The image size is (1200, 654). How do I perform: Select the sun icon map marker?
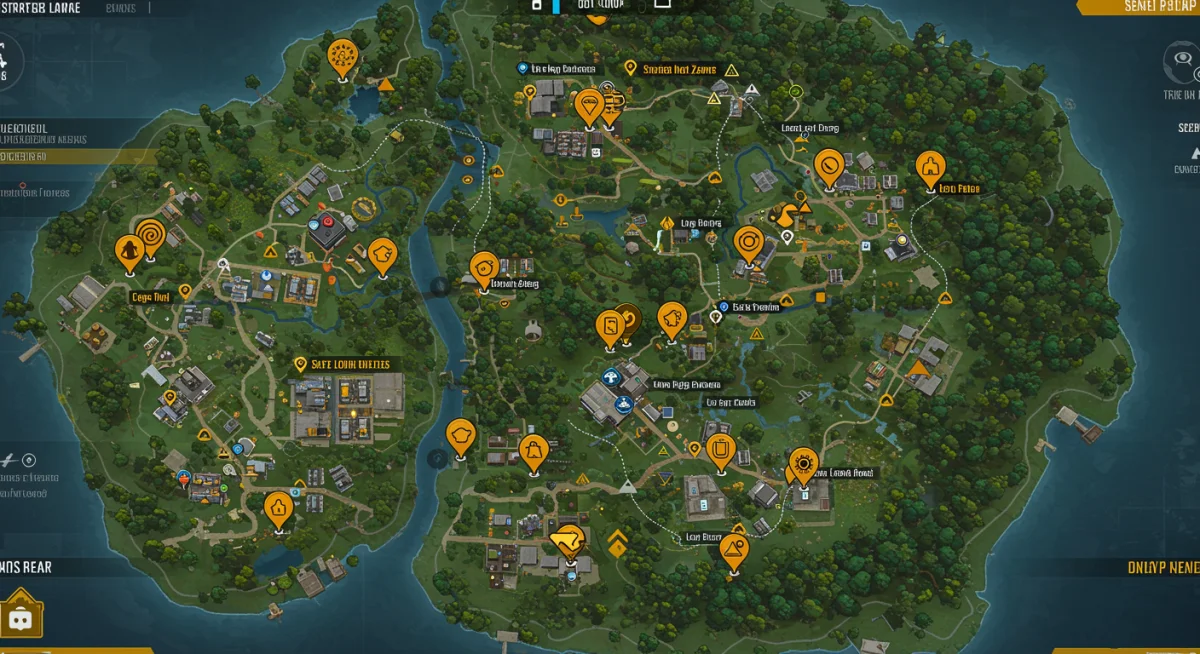(x=803, y=465)
